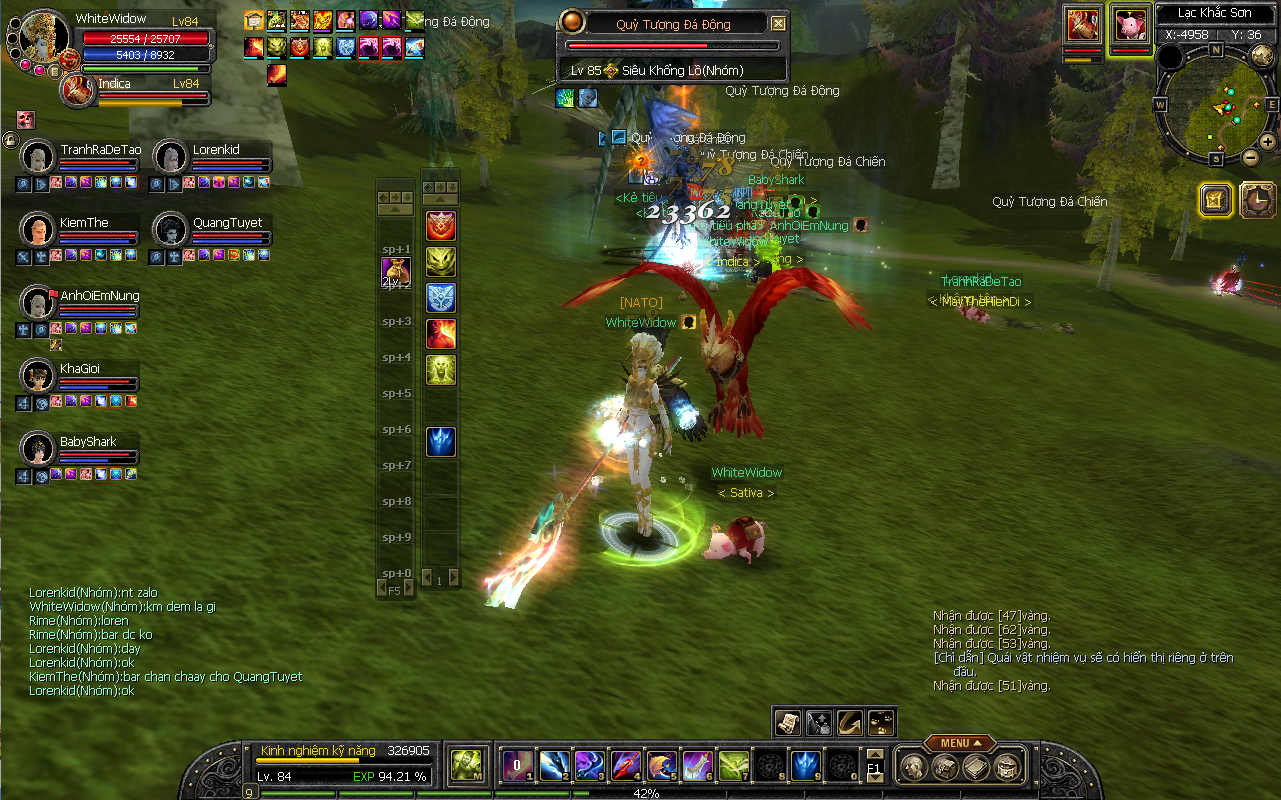Select the red phoenix pet portrait

tap(1083, 24)
